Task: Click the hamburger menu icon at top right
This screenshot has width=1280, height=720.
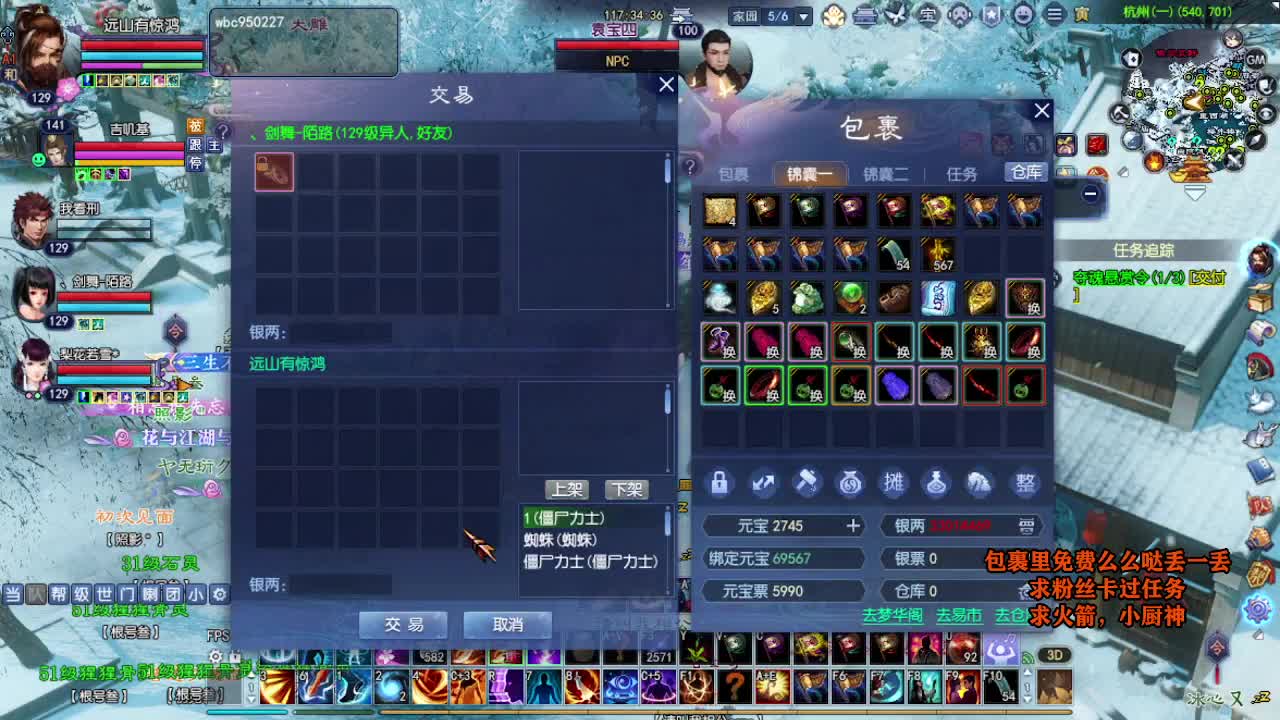Action: (x=1053, y=15)
